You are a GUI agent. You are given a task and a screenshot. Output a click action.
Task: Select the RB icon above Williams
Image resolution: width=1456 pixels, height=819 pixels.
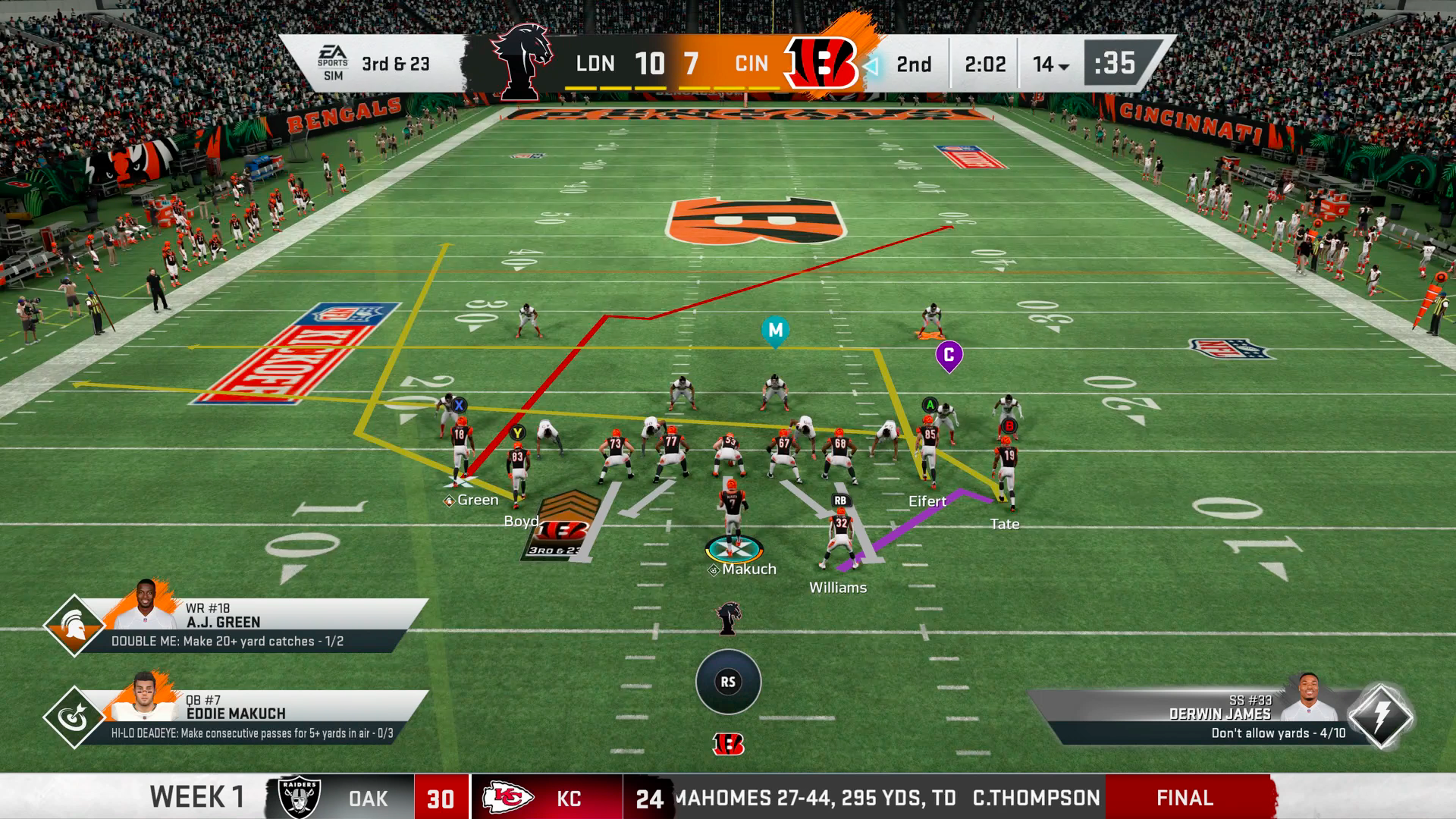(x=839, y=501)
